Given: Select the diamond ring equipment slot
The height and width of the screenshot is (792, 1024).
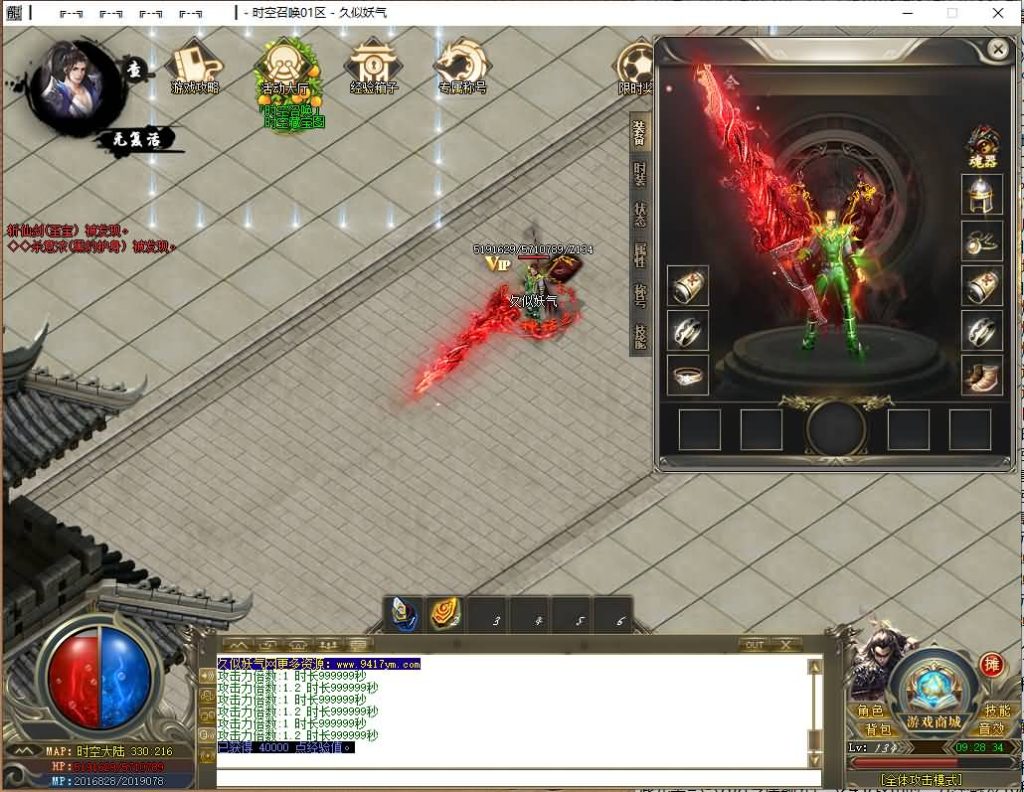Looking at the screenshot, I should [688, 375].
